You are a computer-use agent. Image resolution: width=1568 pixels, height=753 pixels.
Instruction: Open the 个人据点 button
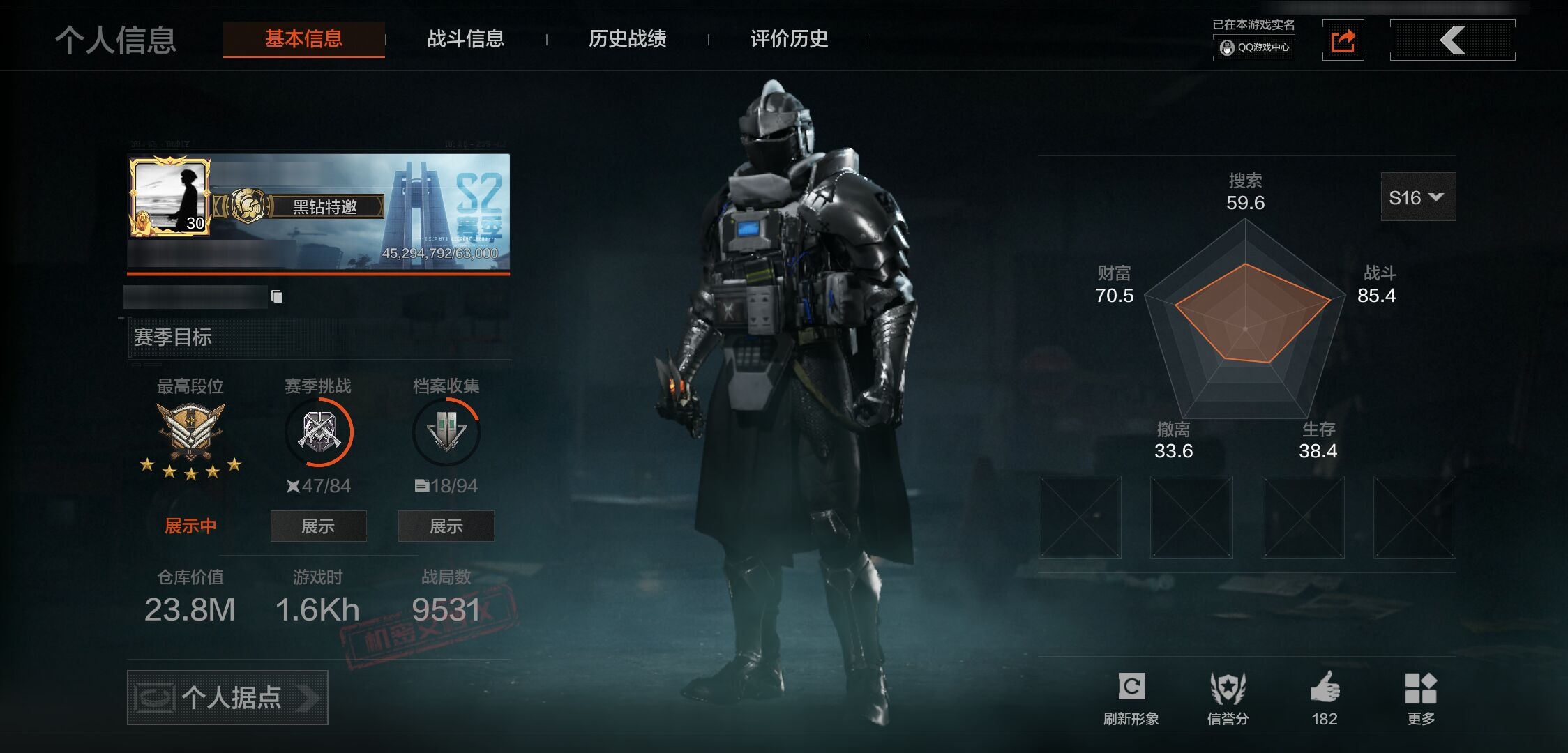(x=227, y=697)
